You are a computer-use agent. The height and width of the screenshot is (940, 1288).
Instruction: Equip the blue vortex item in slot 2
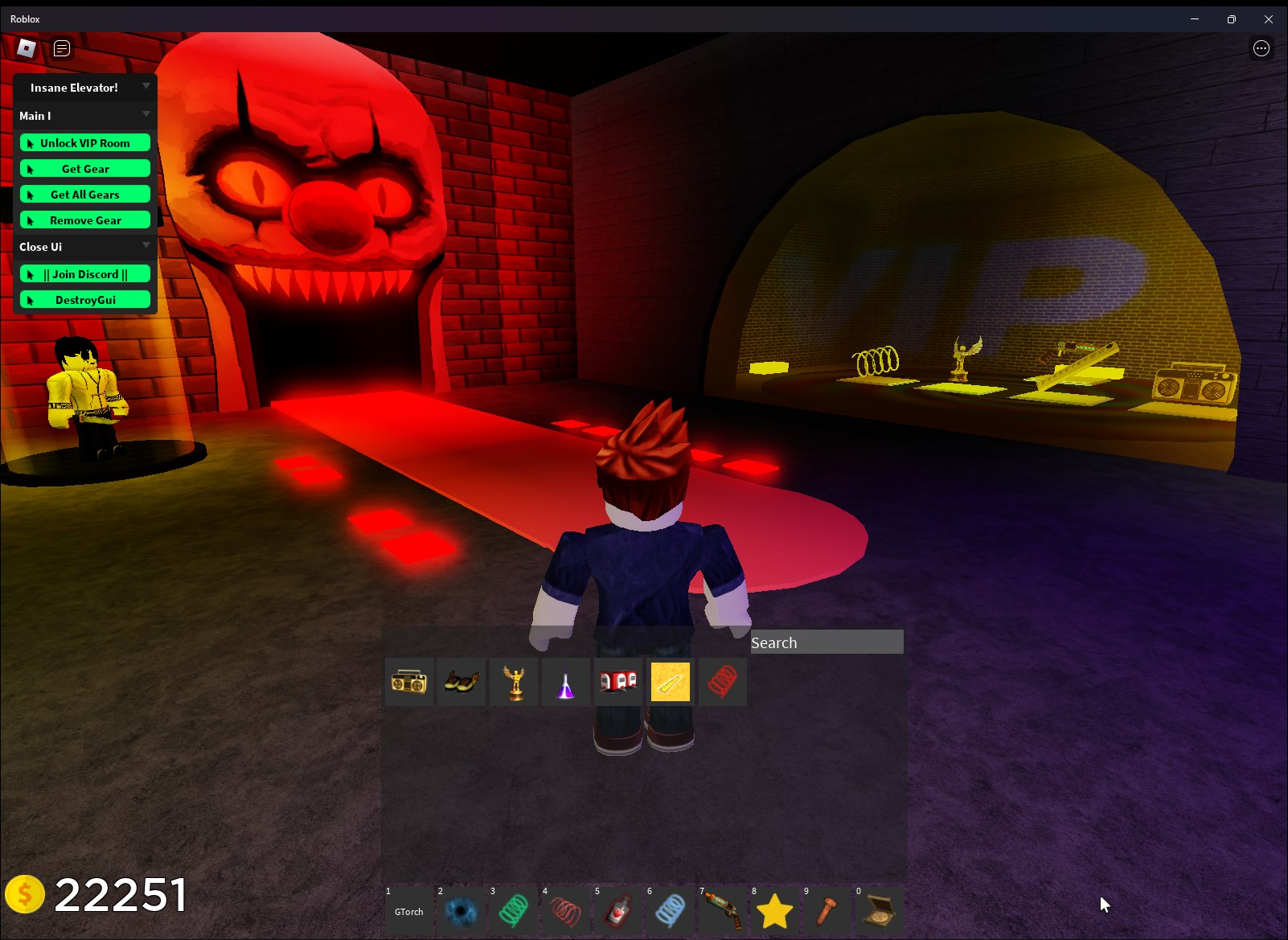[x=461, y=911]
